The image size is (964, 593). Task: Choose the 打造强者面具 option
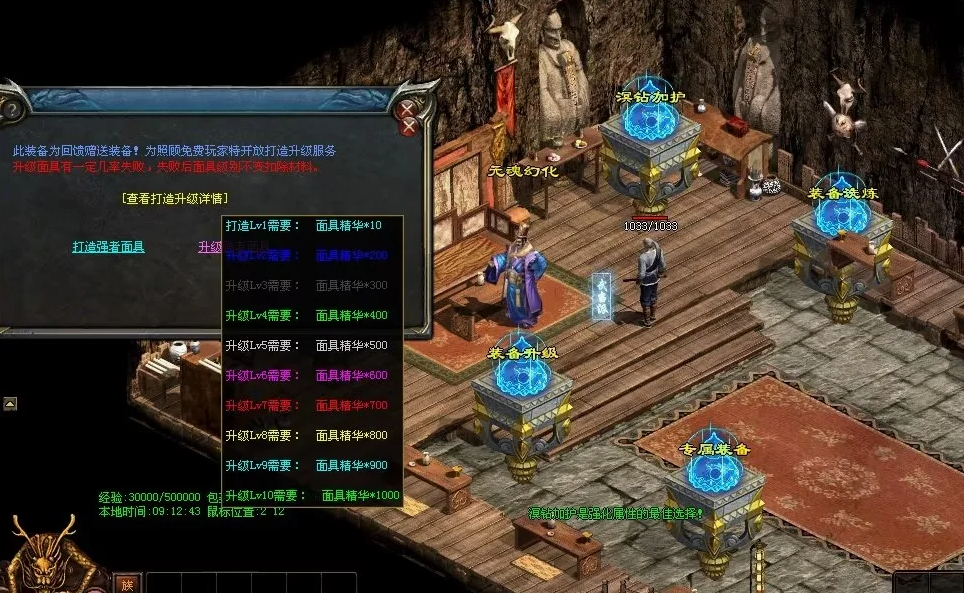coord(108,247)
